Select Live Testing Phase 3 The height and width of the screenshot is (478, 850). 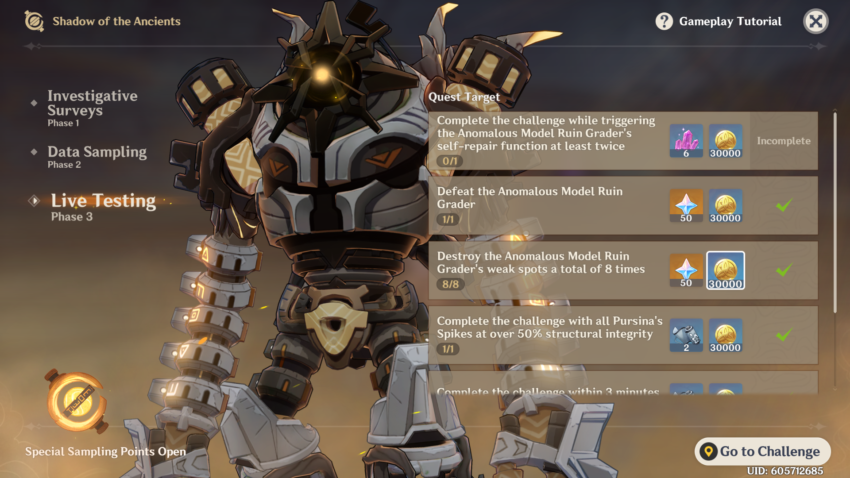(102, 205)
